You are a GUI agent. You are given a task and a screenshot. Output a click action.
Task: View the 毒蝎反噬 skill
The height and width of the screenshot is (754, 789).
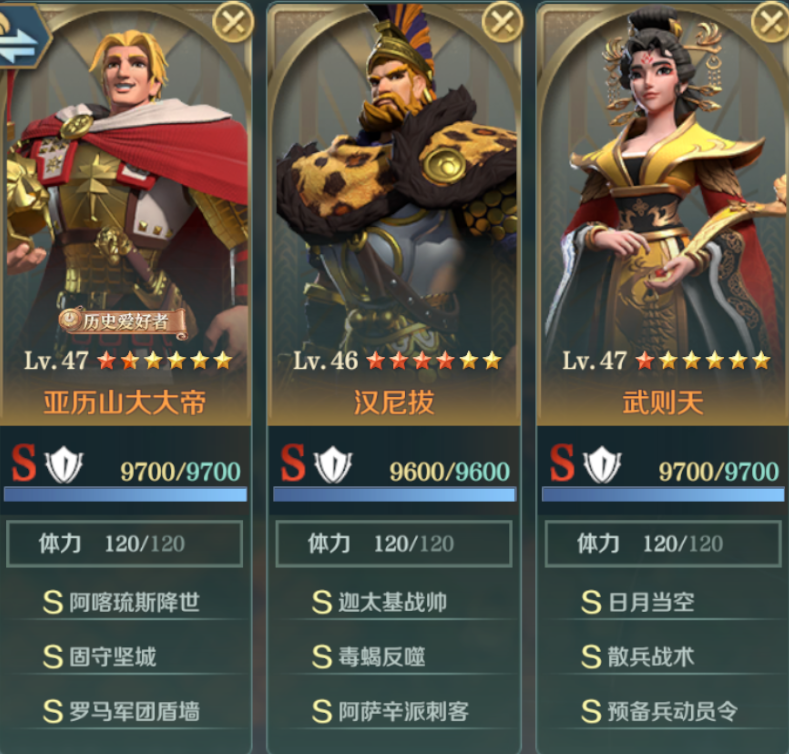click(369, 657)
